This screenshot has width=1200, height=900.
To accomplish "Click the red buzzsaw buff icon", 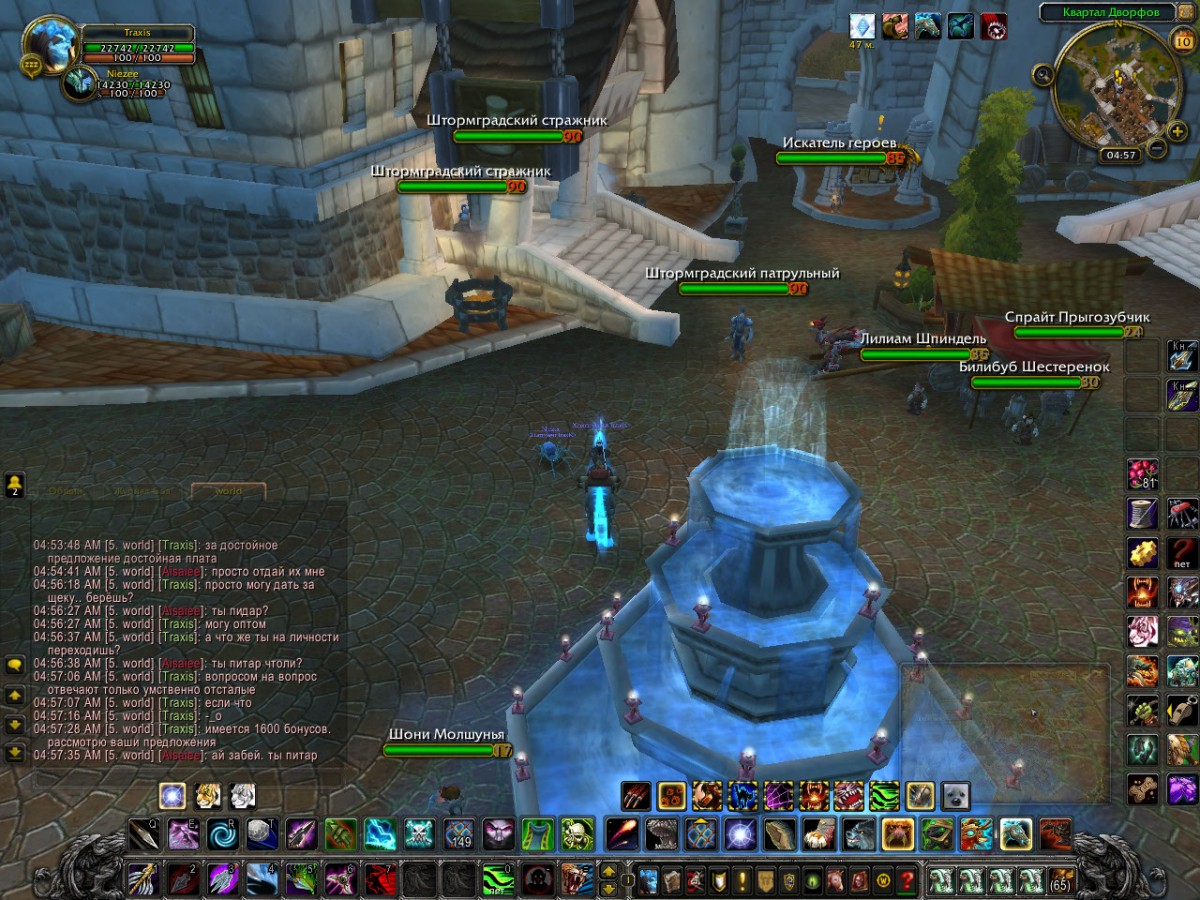I will 993,26.
